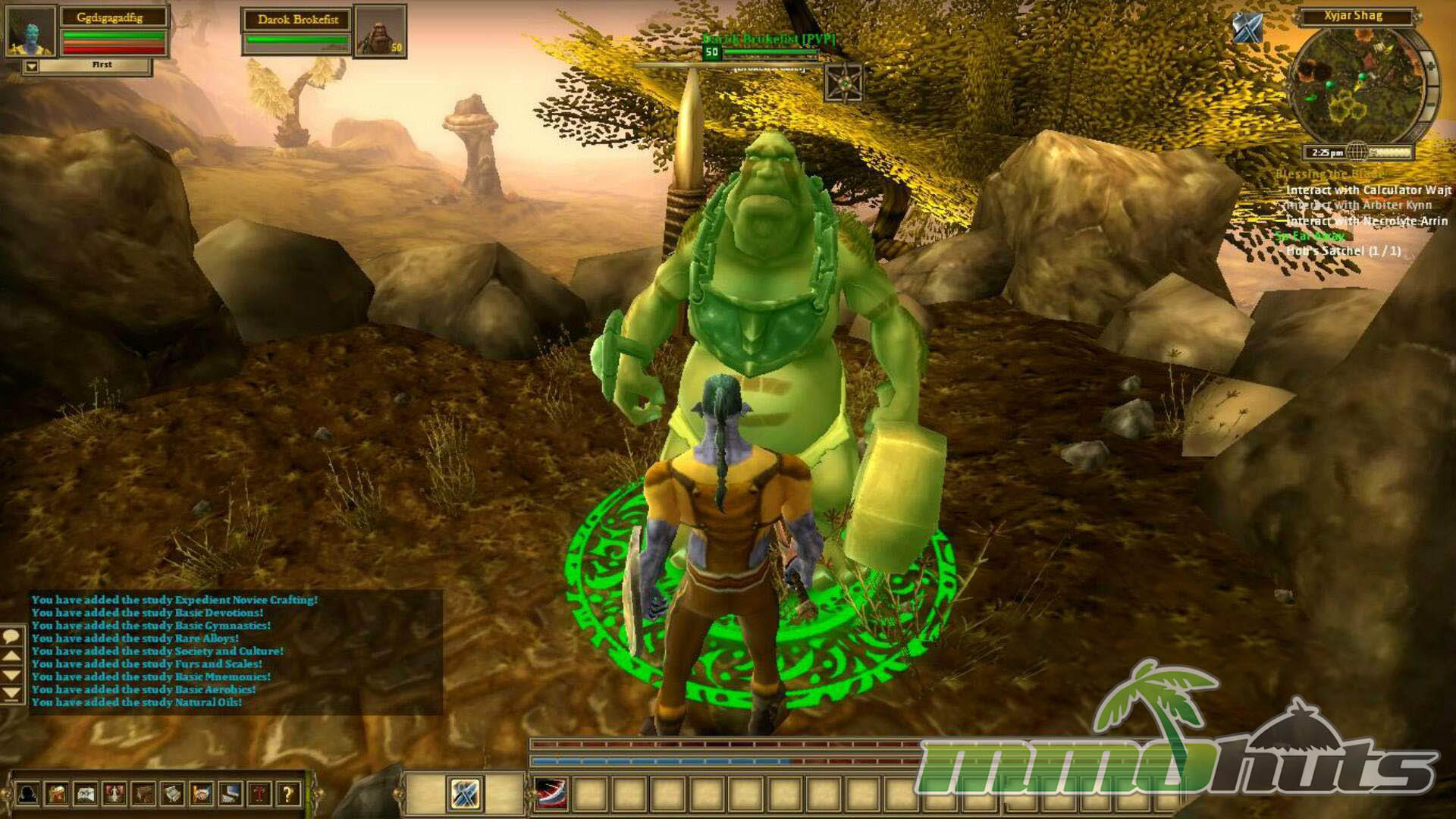Use the red slash ability in the hotbar
The image size is (1456, 819).
551,794
